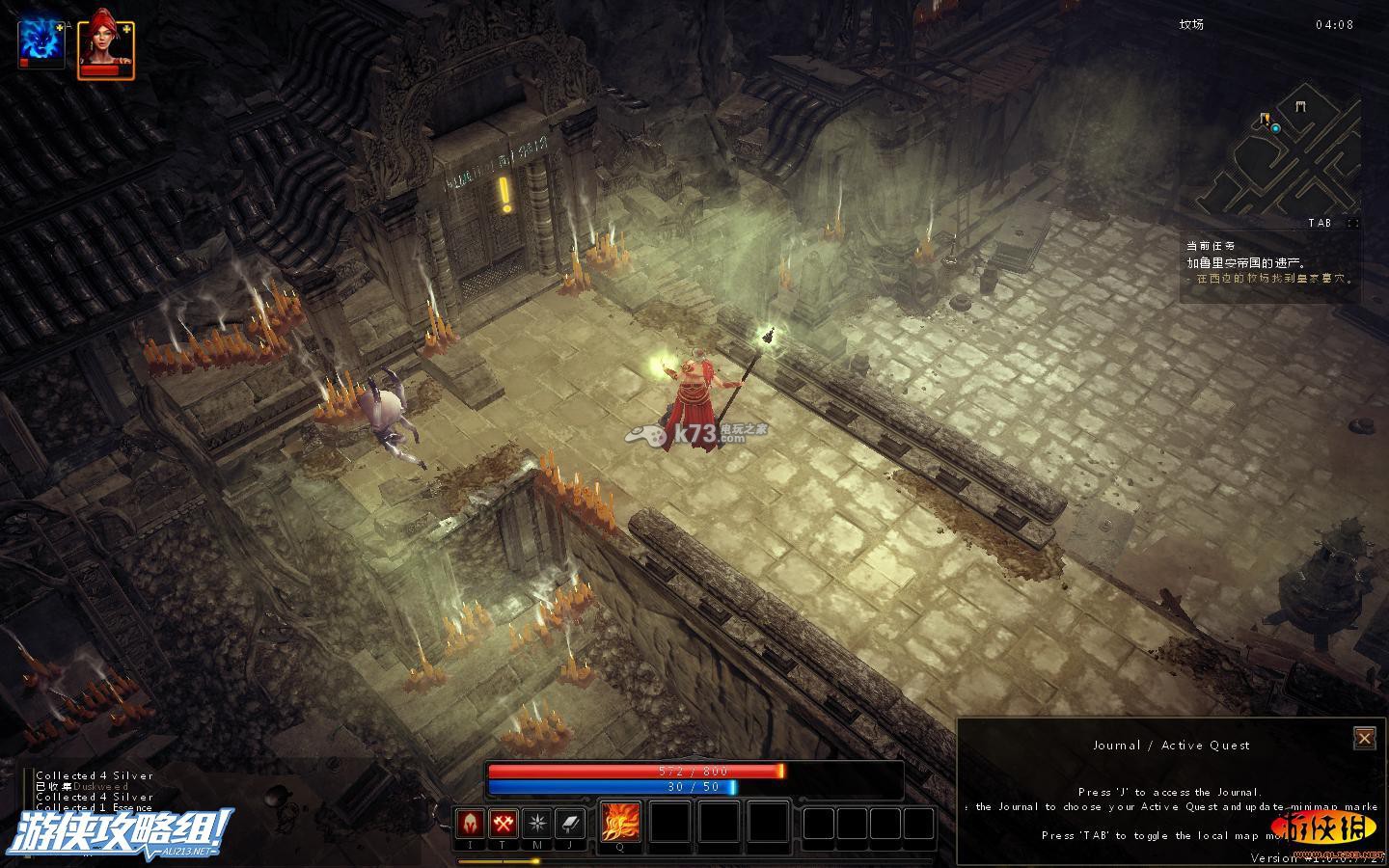Open the inventory via the helmet icon
This screenshot has width=1389, height=868.
[470, 824]
